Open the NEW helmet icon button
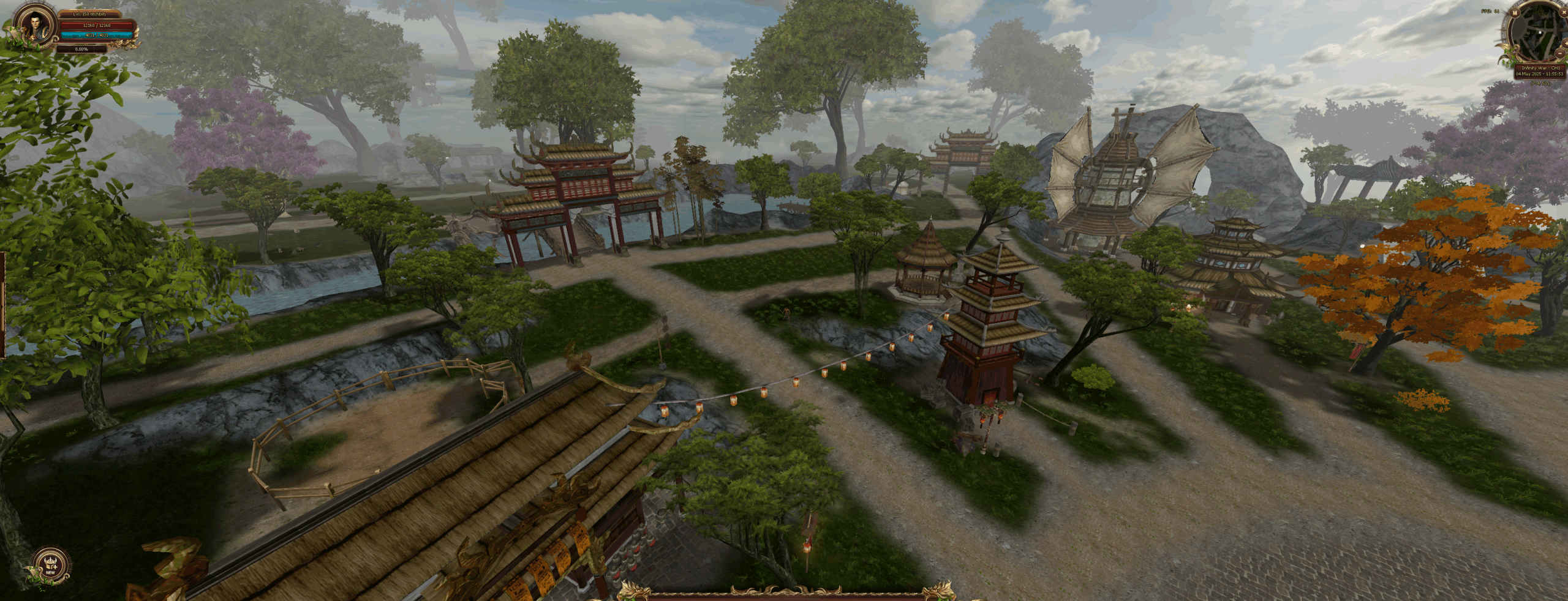The width and height of the screenshot is (1568, 601). (50, 566)
